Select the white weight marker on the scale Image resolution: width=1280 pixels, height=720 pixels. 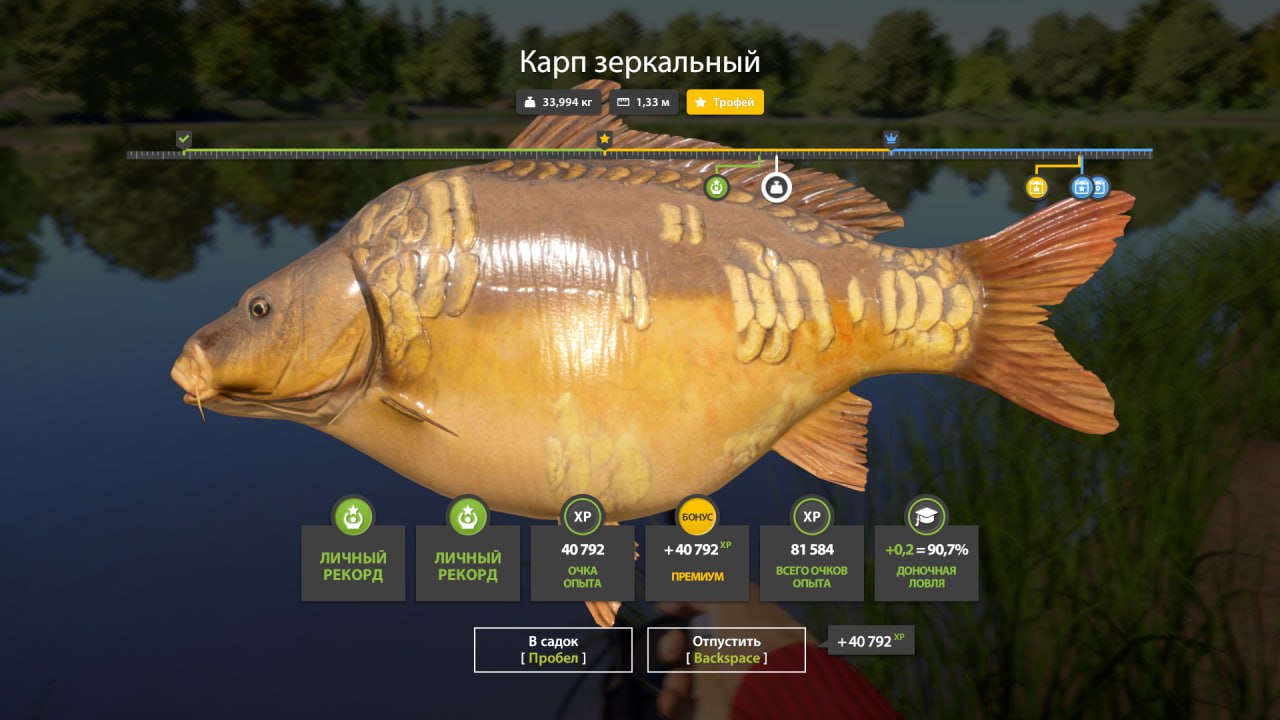pyautogui.click(x=776, y=187)
